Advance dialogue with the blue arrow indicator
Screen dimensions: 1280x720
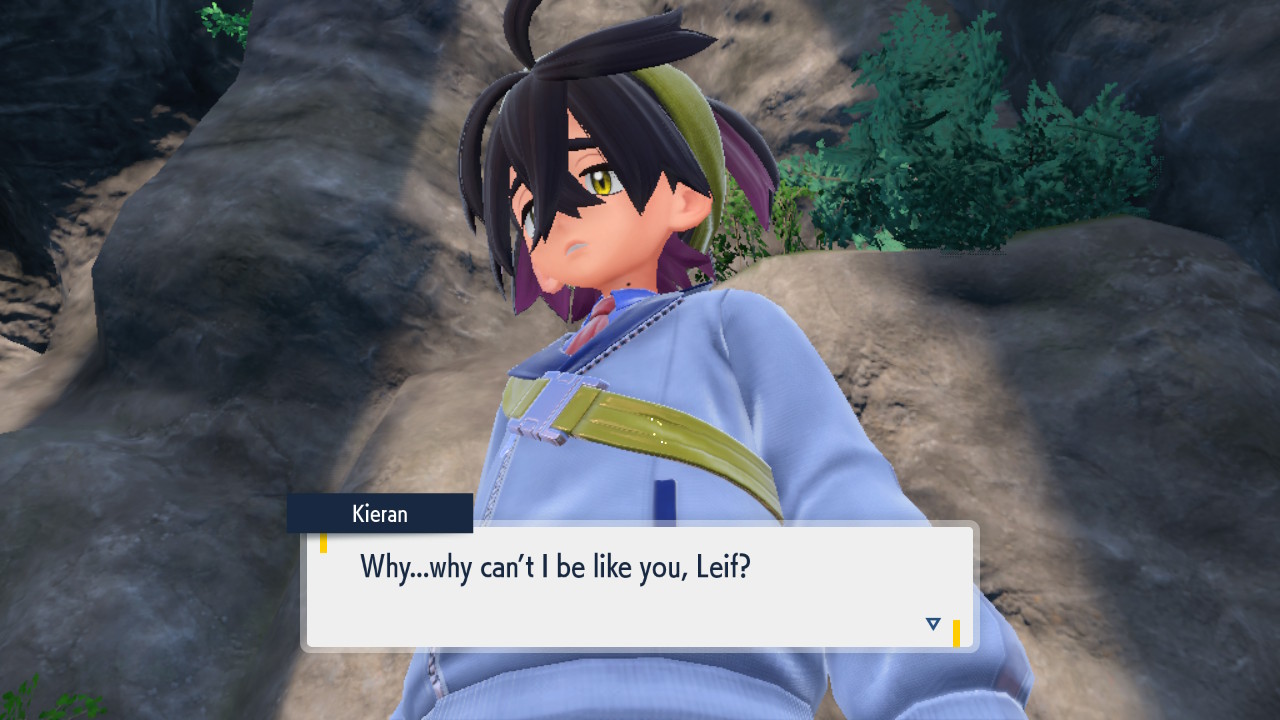point(933,624)
